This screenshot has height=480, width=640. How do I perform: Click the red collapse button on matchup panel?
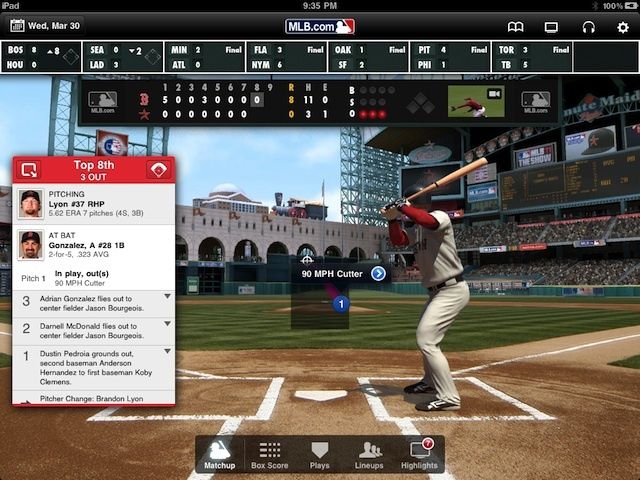[x=29, y=169]
